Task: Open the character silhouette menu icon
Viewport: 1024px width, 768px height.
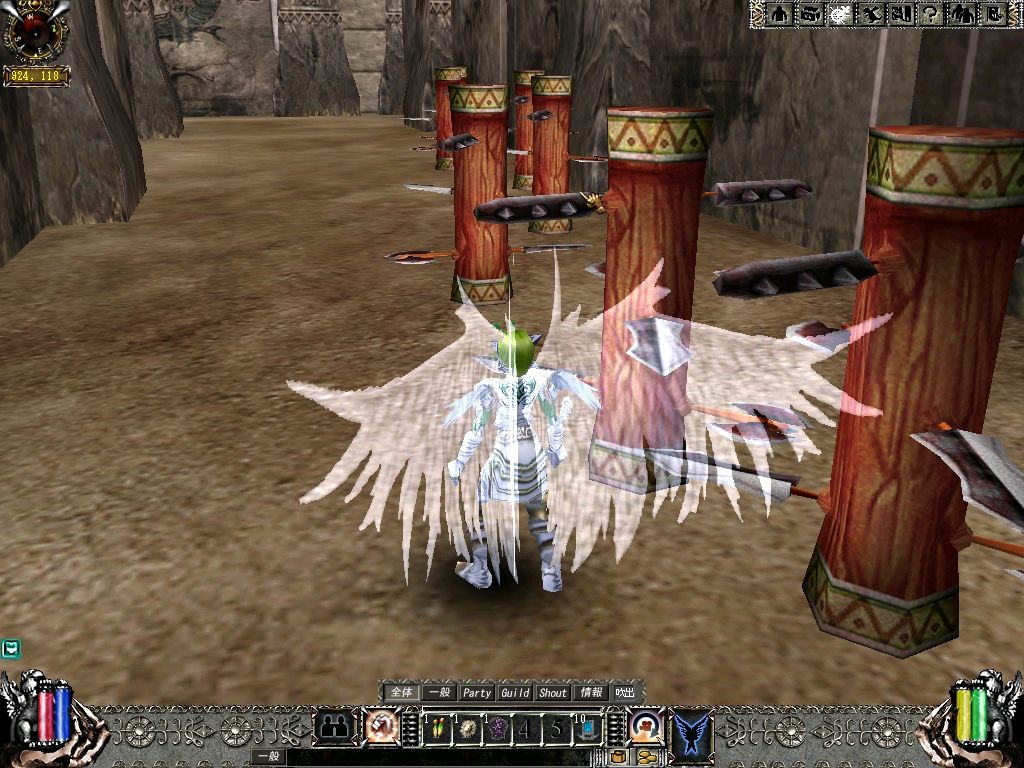Action: [x=781, y=14]
